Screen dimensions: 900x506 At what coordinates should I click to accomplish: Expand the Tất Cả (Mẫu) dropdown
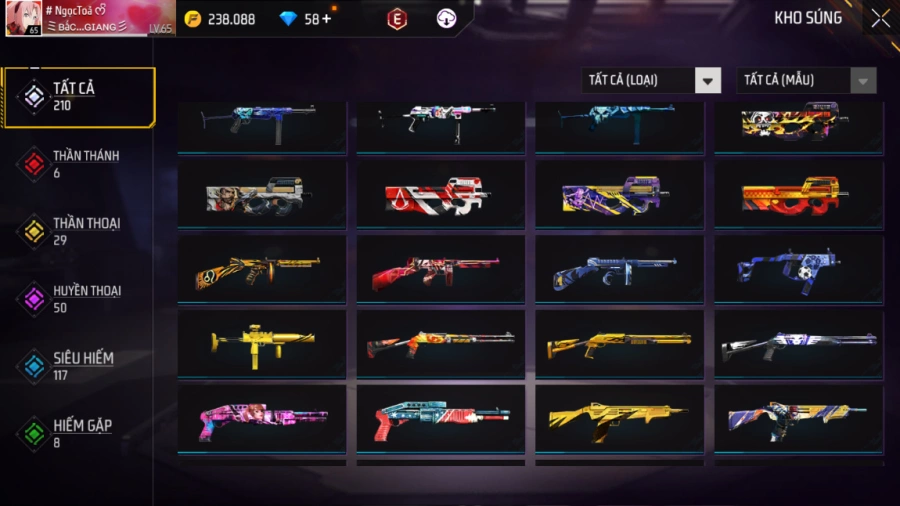click(x=806, y=80)
